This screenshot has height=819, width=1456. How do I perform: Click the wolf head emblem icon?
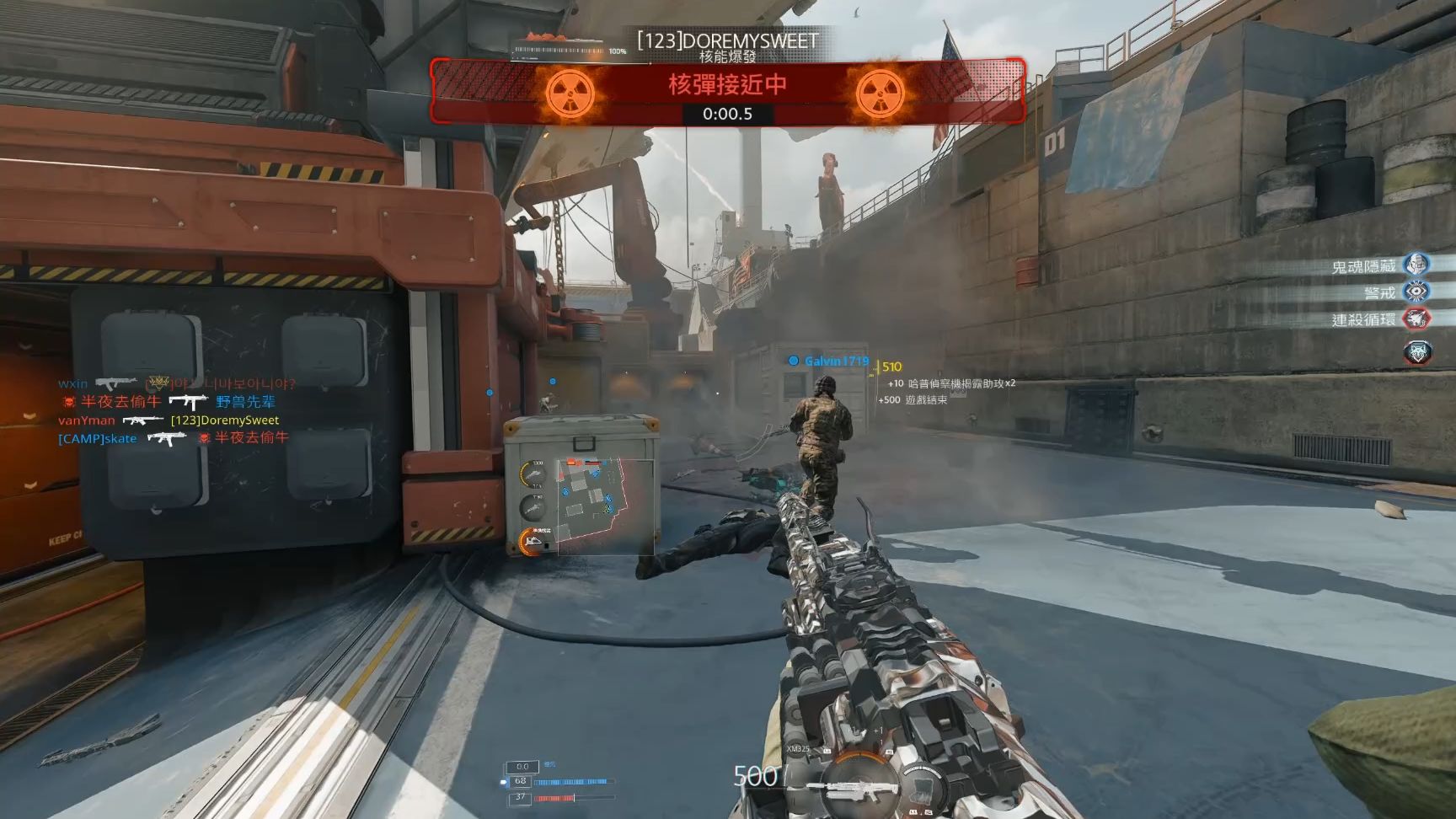click(x=1417, y=351)
